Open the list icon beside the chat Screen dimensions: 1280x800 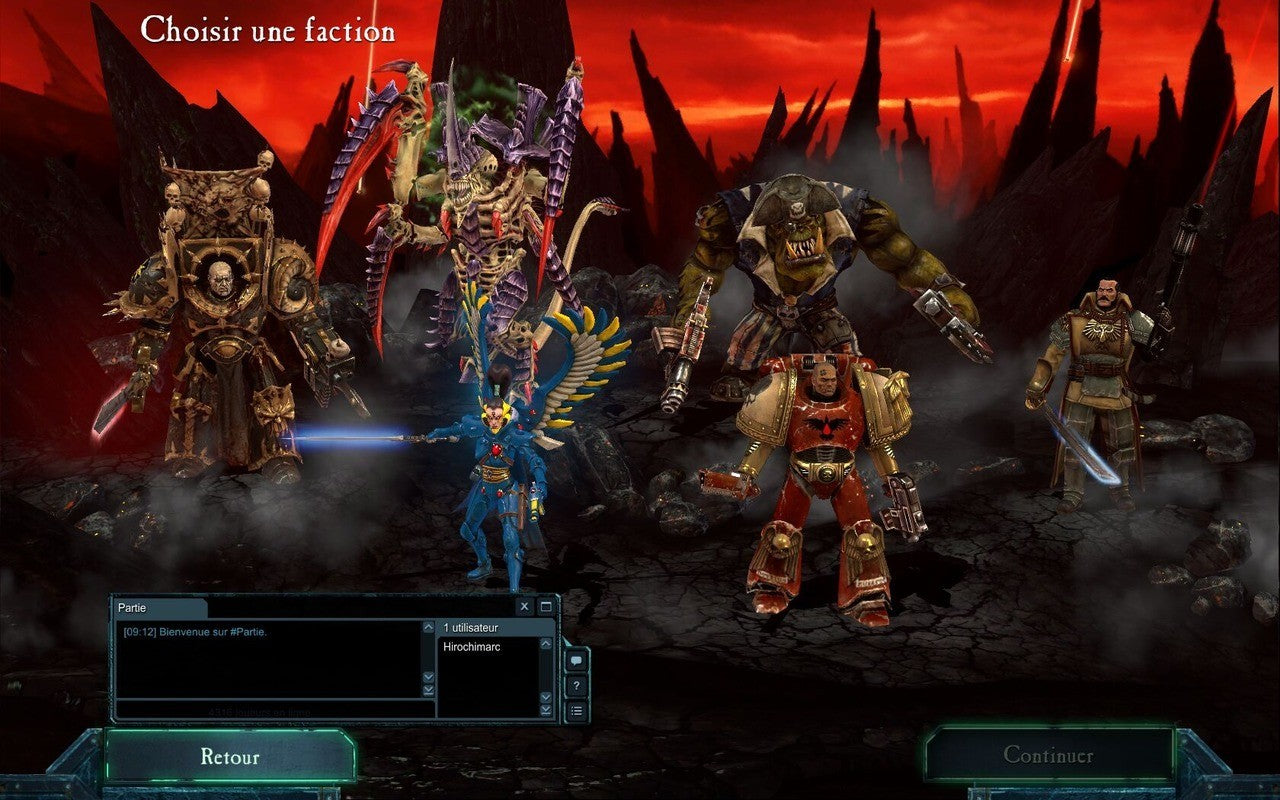point(576,711)
